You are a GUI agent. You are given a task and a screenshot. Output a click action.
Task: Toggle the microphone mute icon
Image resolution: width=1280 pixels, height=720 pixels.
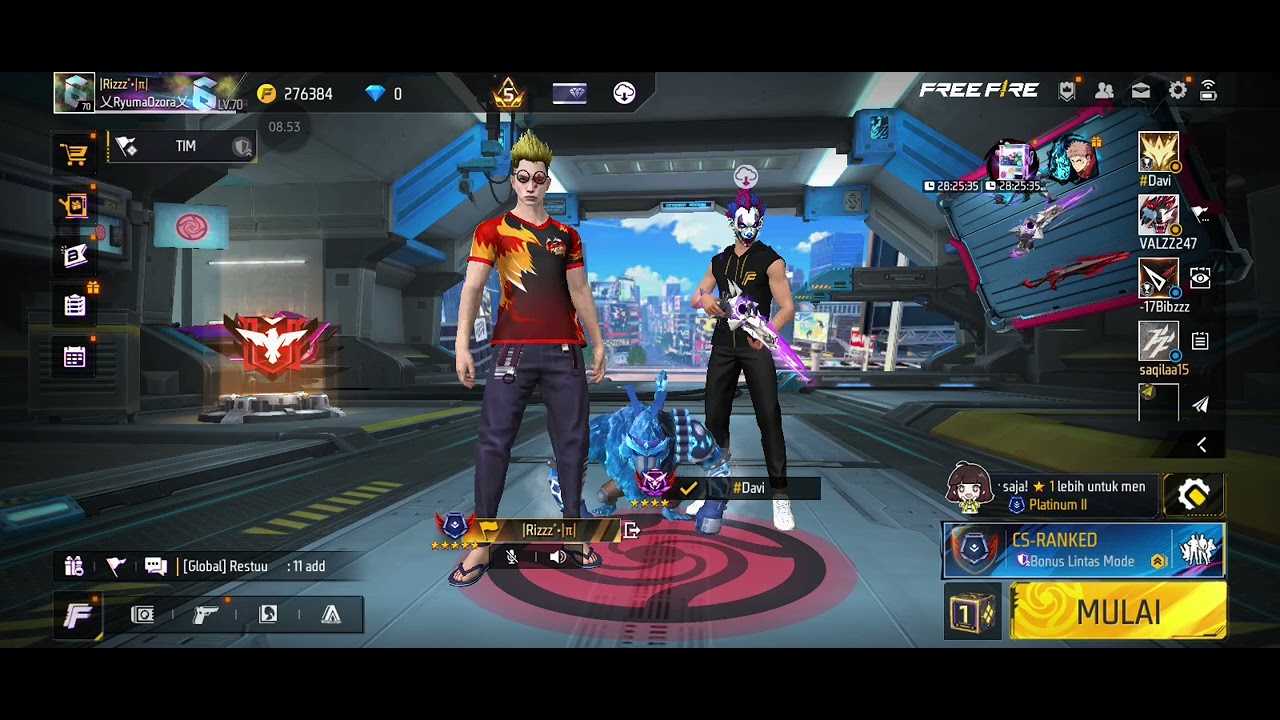(512, 557)
